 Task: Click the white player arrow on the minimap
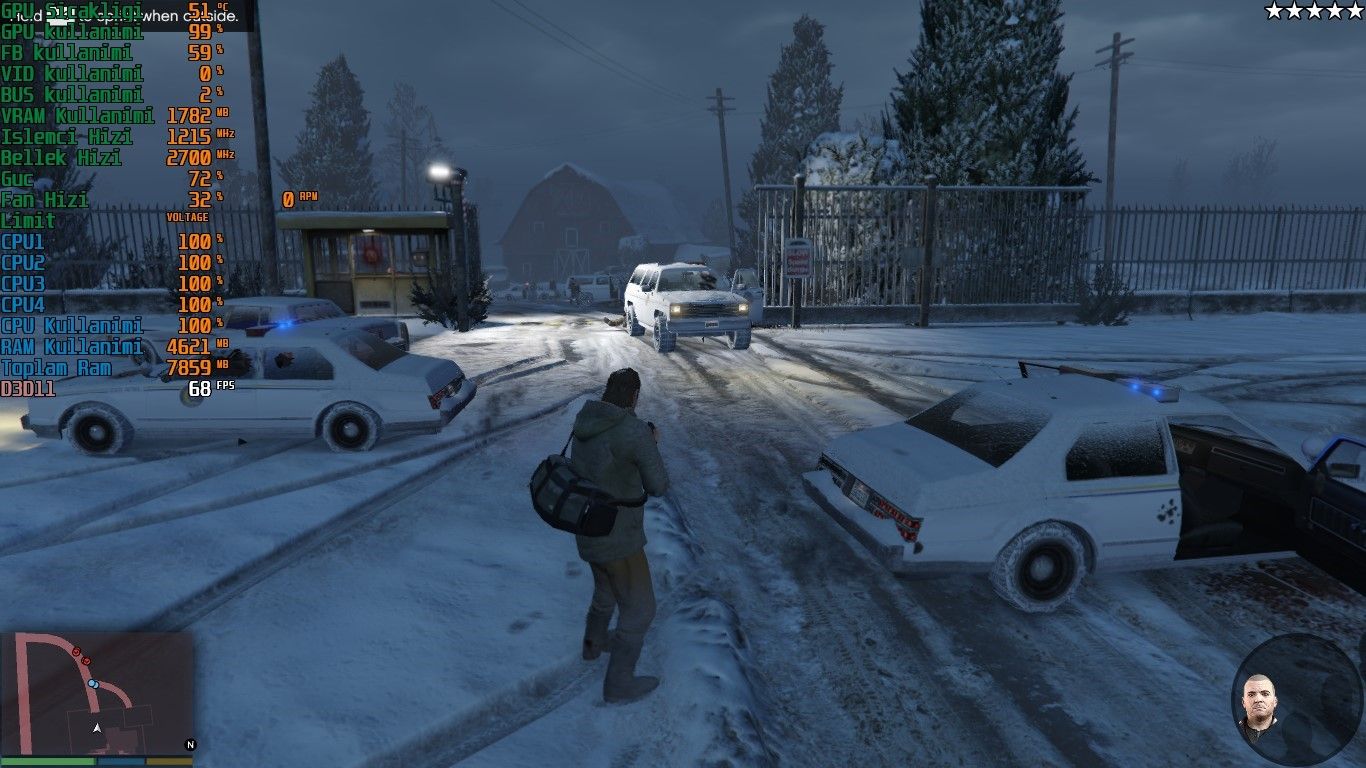pos(97,729)
